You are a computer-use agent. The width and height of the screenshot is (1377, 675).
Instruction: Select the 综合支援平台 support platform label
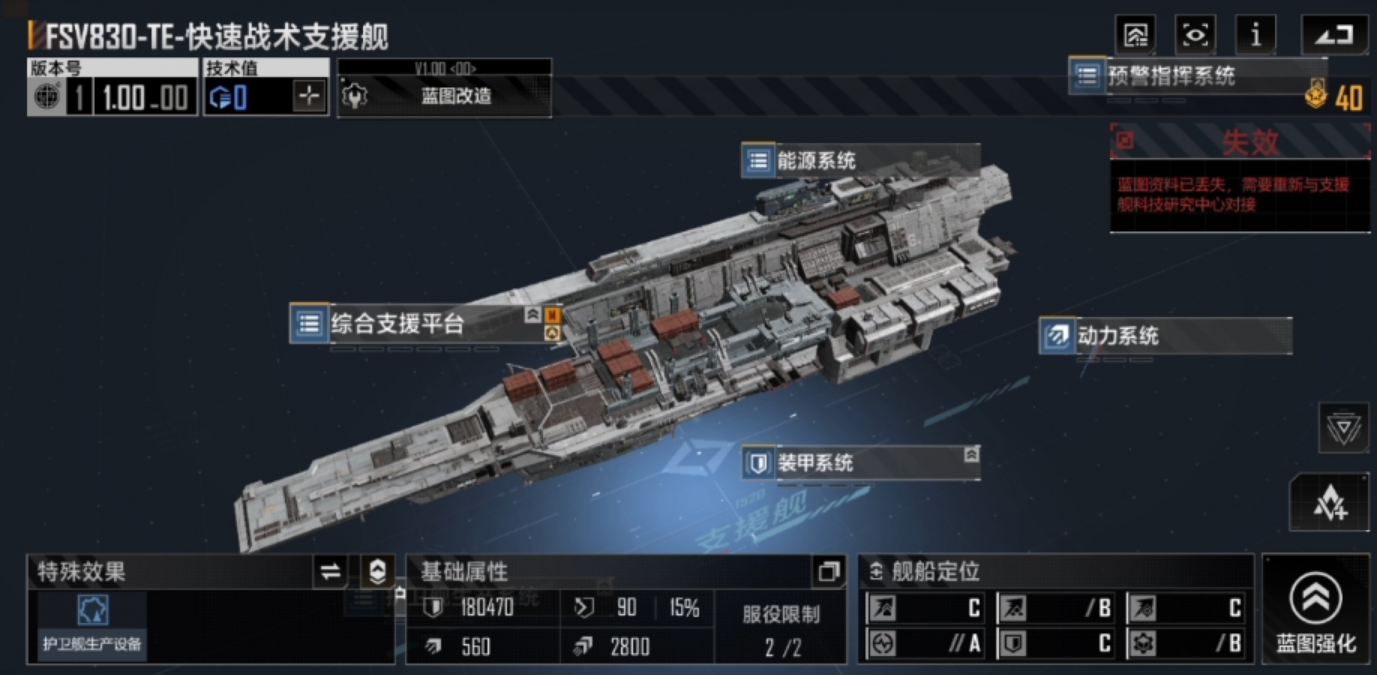coord(398,324)
